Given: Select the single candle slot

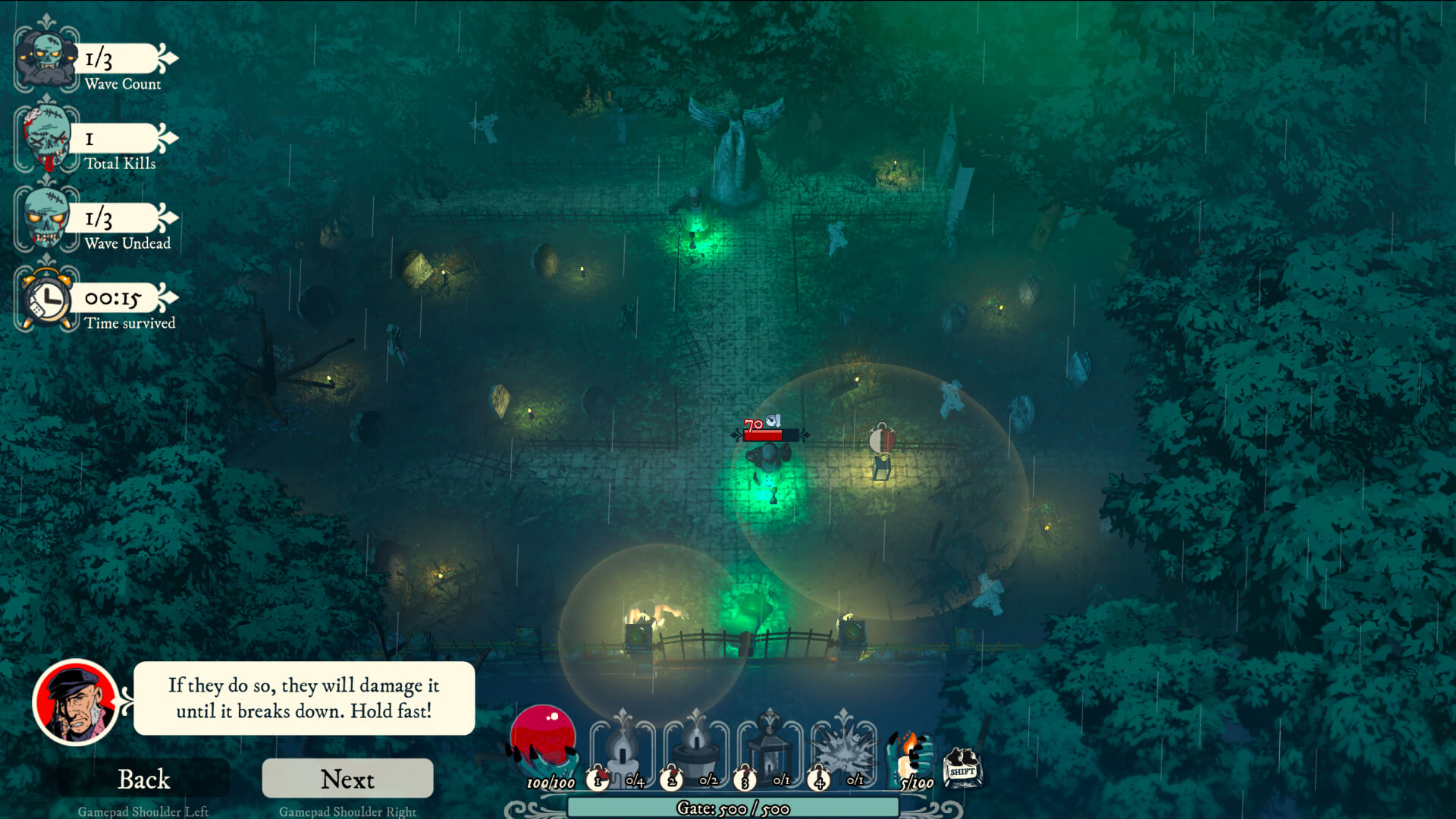Looking at the screenshot, I should 623,747.
